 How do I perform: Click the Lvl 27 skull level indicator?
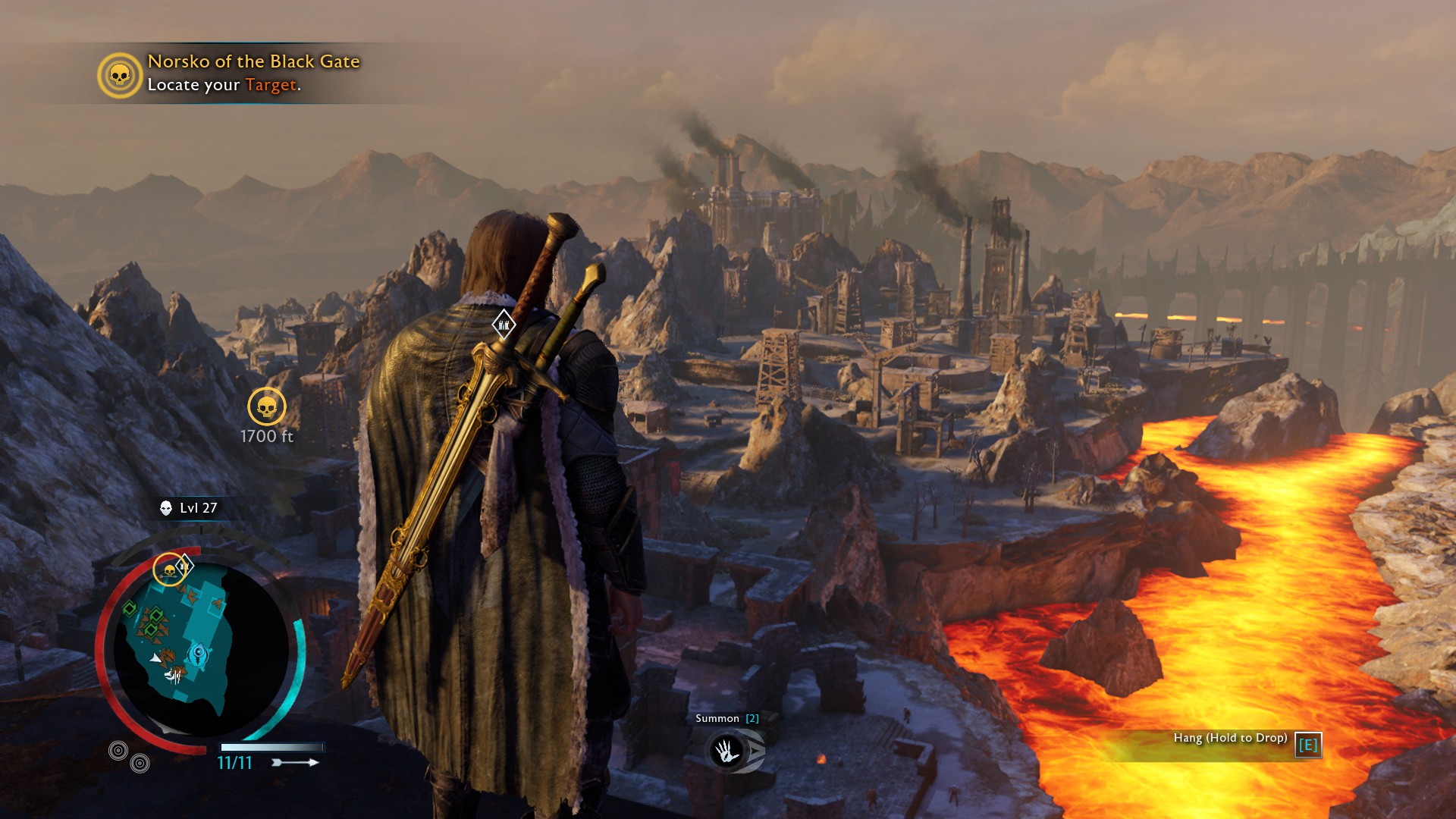click(189, 508)
